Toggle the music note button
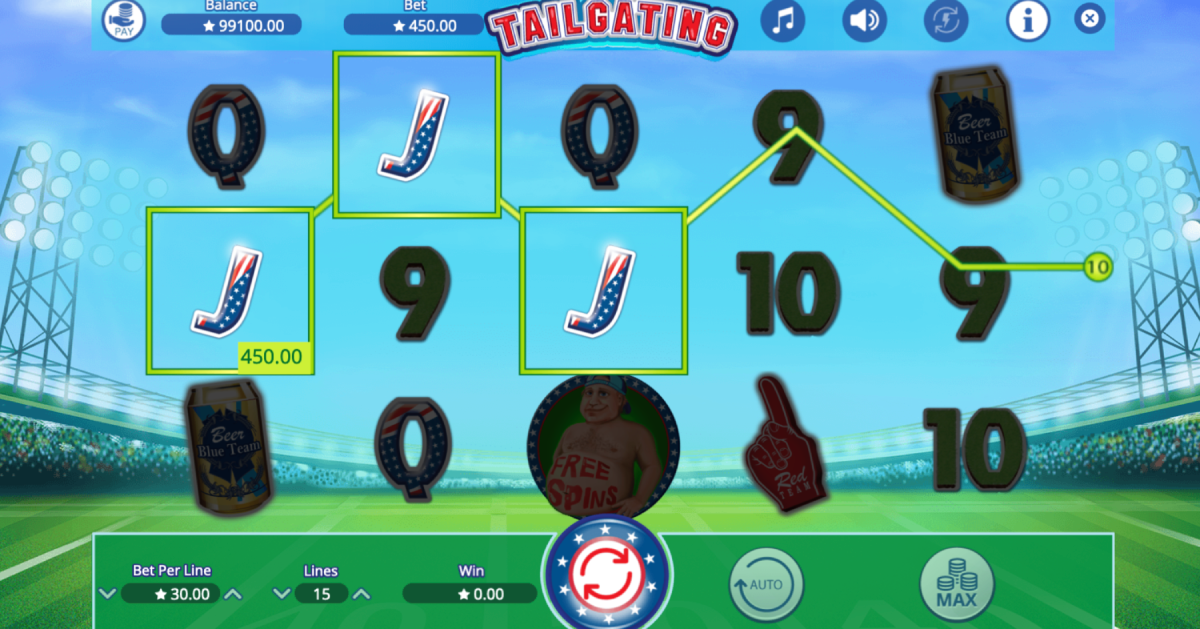Screen dimensions: 1200x629 [783, 20]
